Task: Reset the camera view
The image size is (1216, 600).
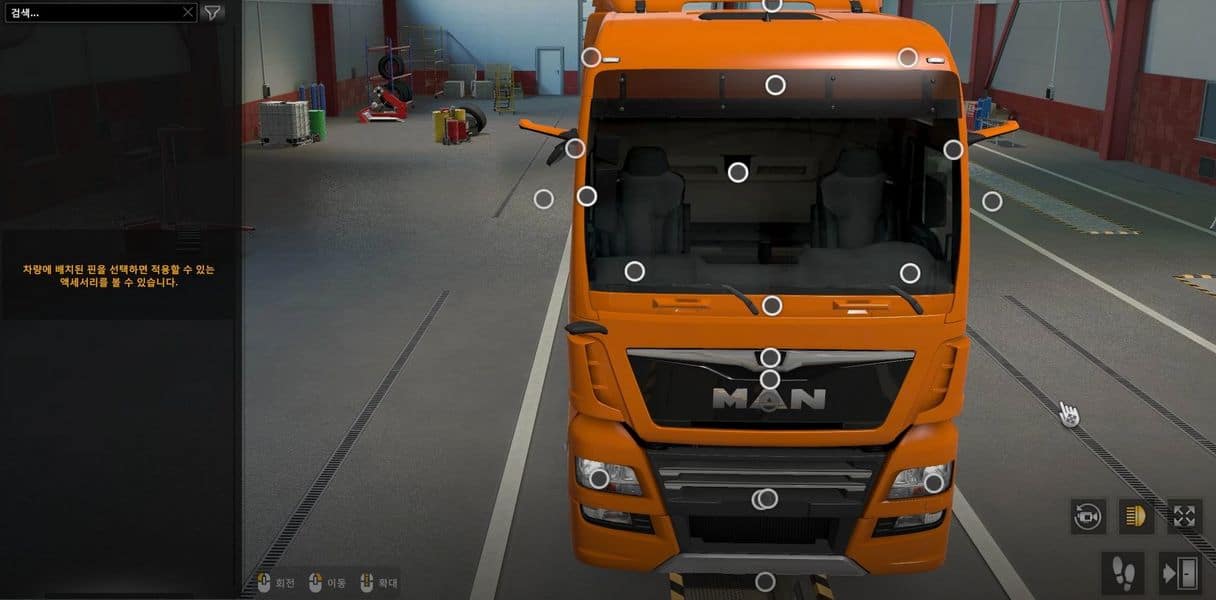Action: tap(1086, 516)
